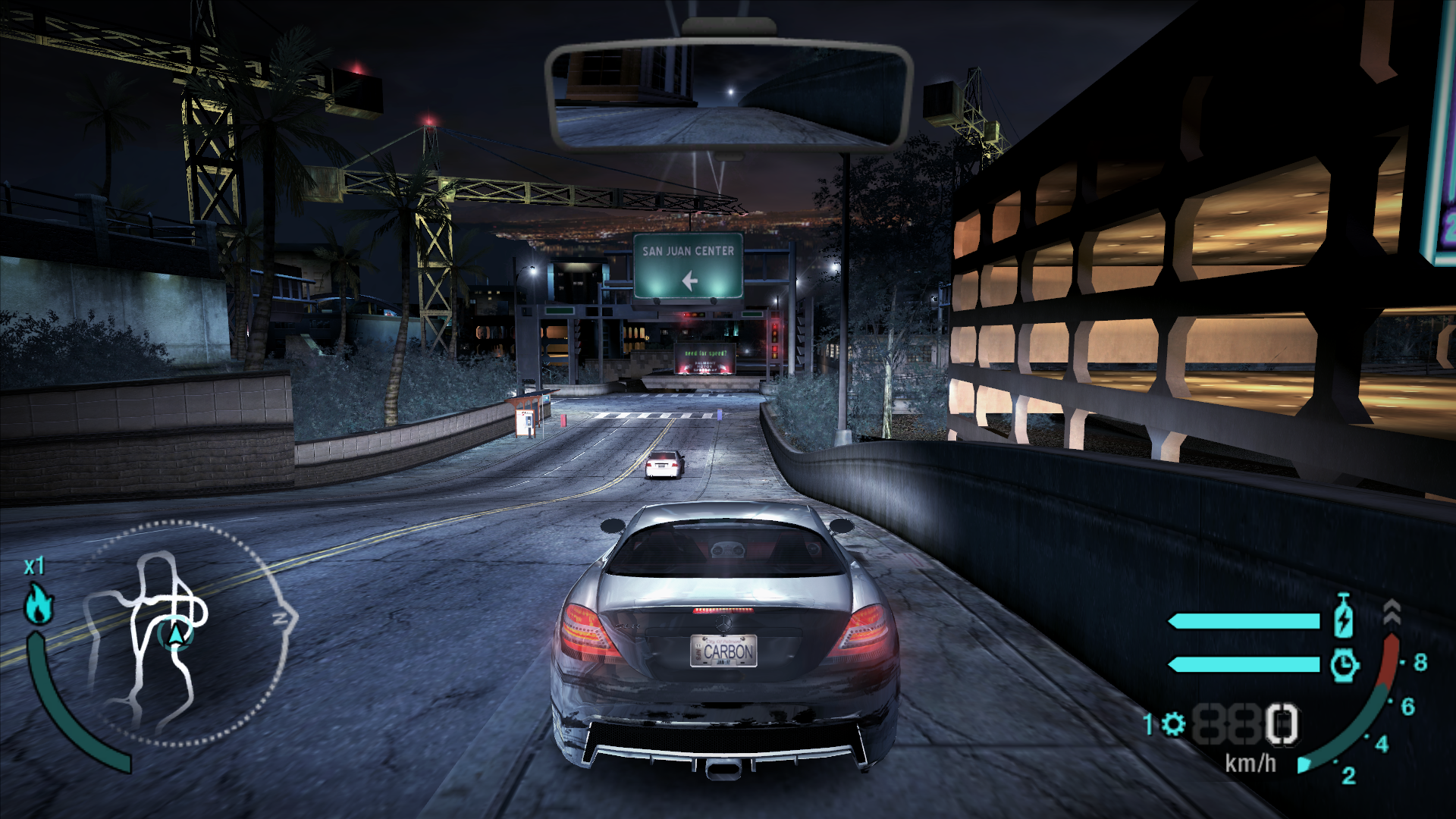This screenshot has height=819, width=1456.
Task: Click the km/h unit label
Action: tap(1250, 763)
